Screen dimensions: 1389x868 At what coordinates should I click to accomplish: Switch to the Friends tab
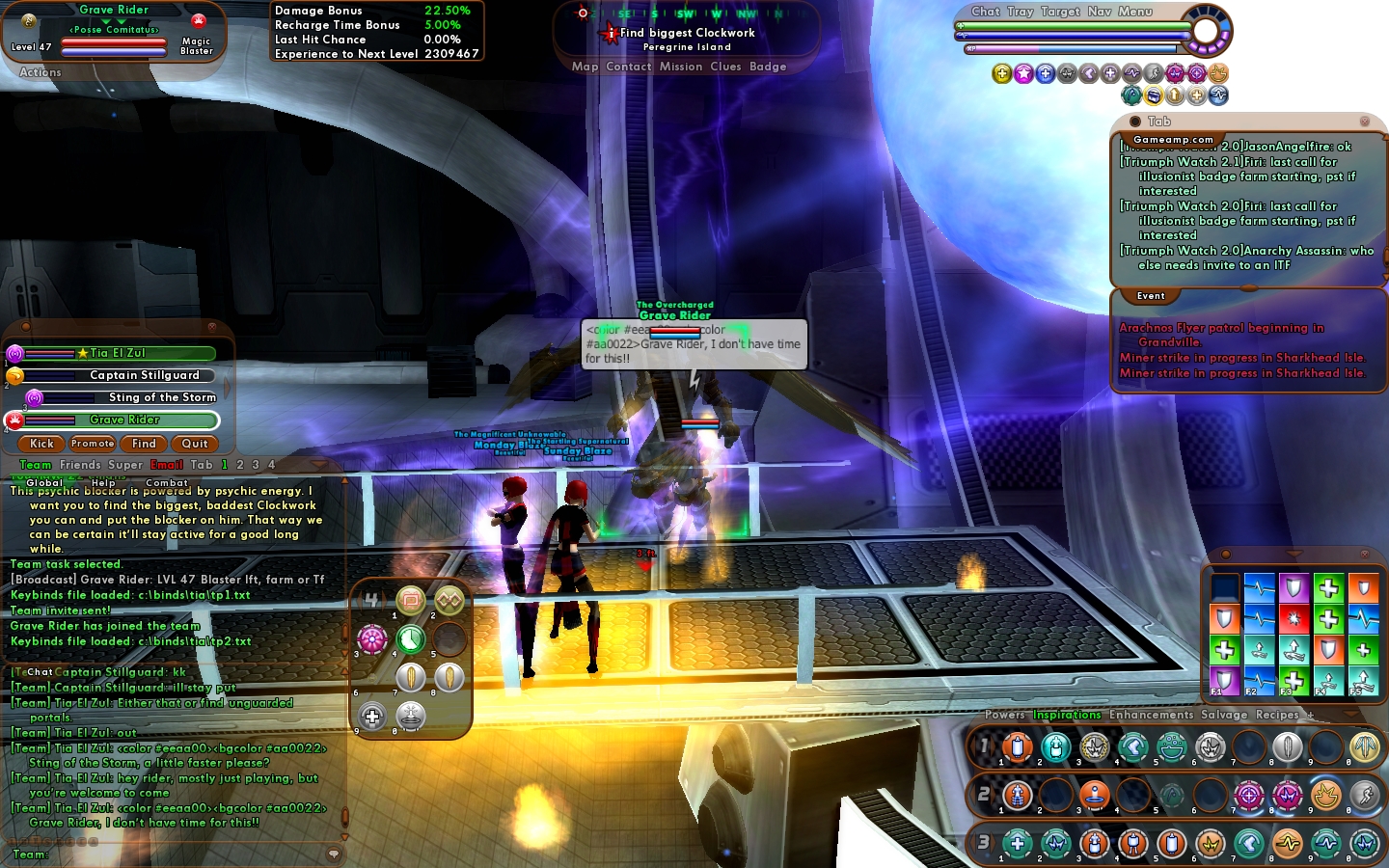click(80, 465)
